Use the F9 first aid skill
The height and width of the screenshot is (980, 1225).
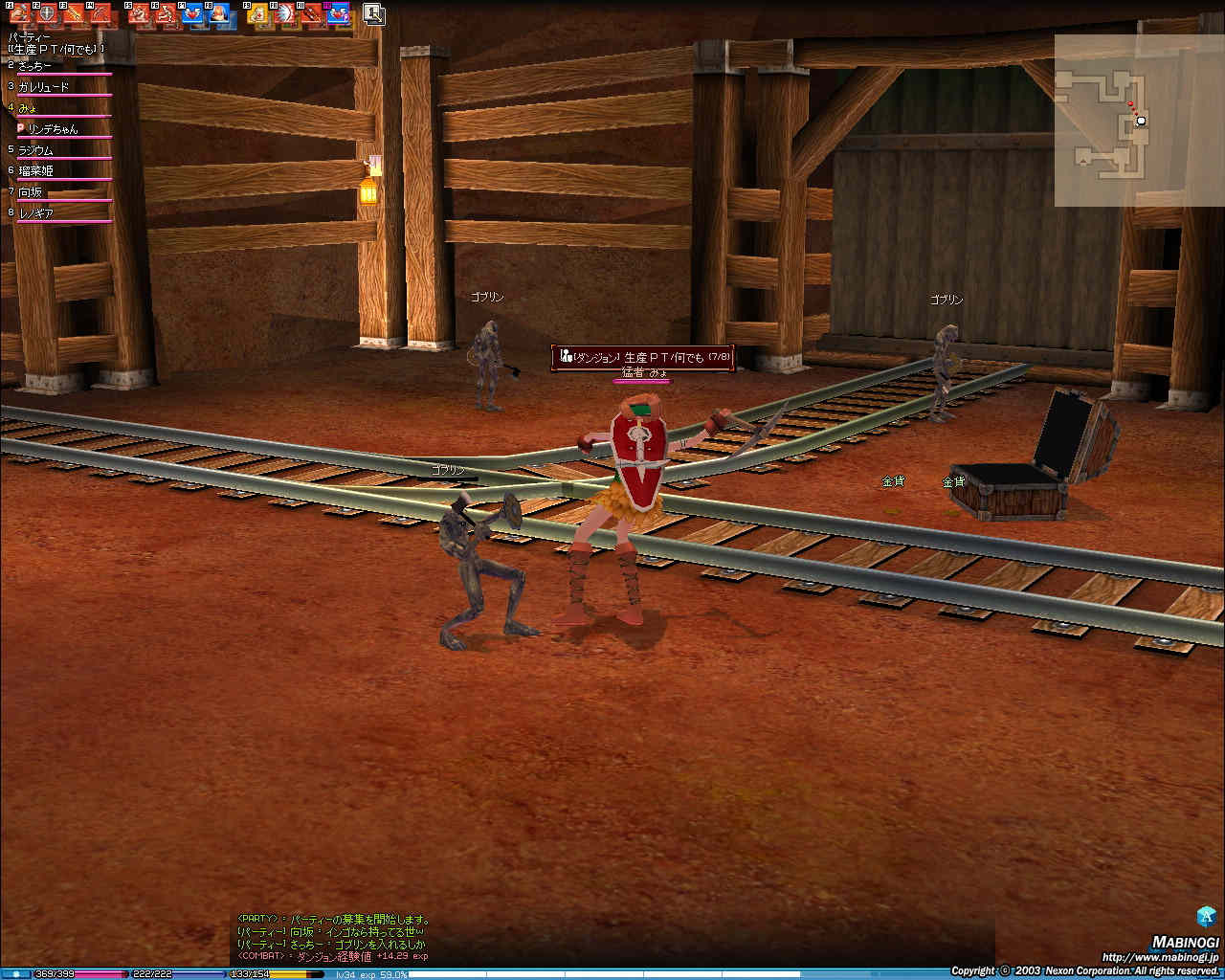pos(256,13)
